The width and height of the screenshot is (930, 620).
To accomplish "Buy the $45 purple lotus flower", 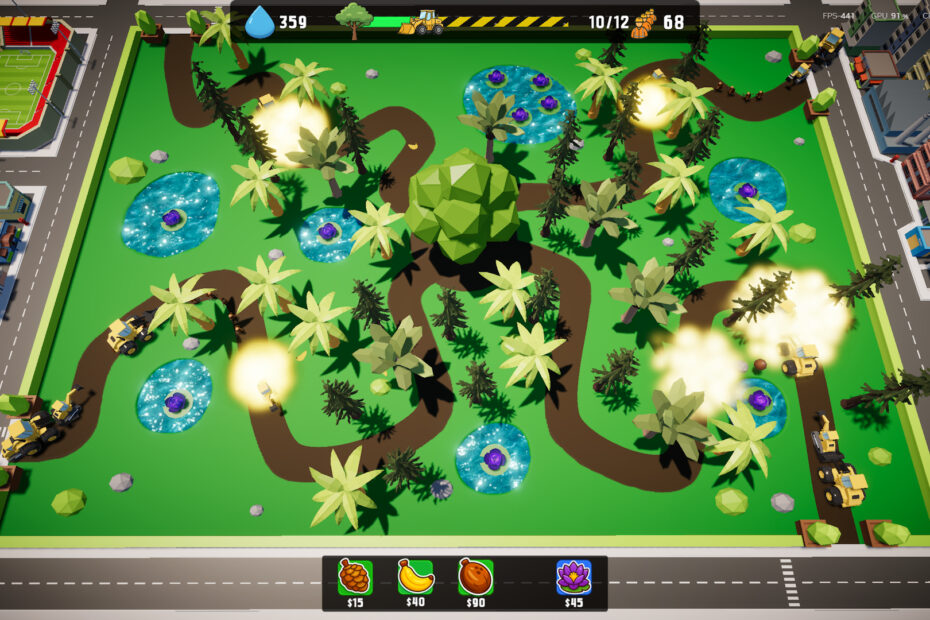I will click(x=573, y=577).
